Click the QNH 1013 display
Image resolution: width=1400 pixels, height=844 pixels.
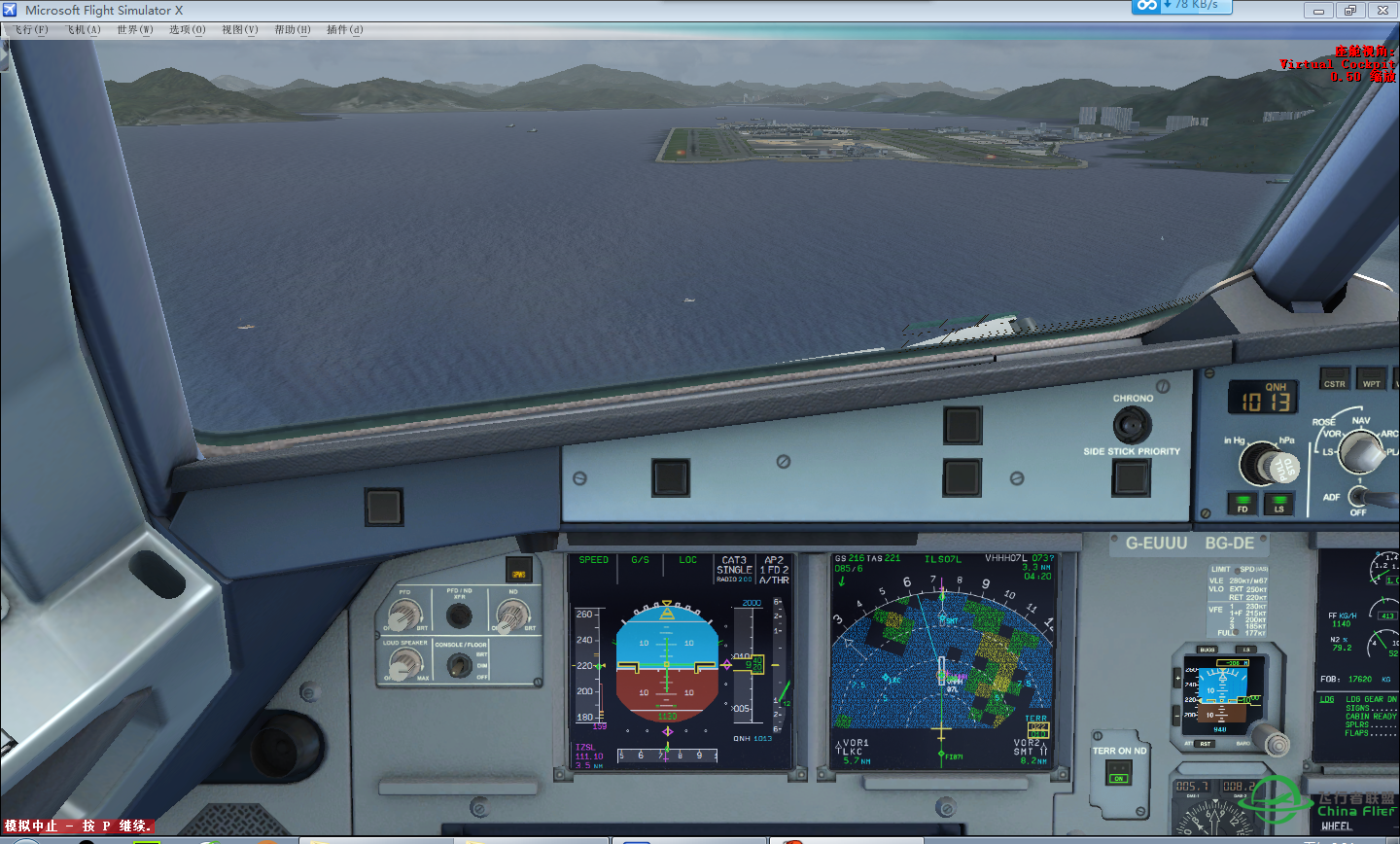pyautogui.click(x=1262, y=397)
